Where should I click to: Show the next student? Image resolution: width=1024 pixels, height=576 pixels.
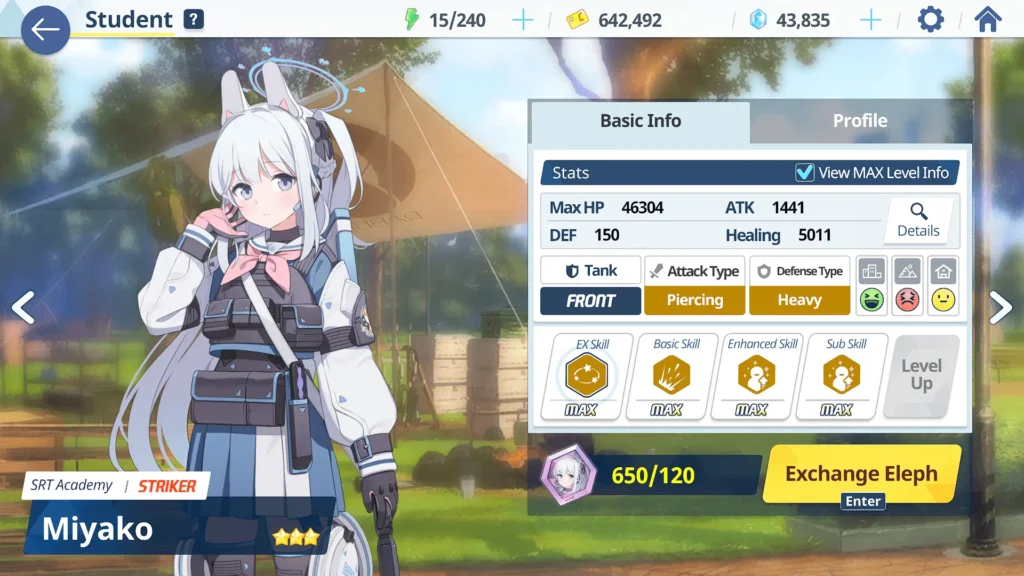tap(1000, 308)
